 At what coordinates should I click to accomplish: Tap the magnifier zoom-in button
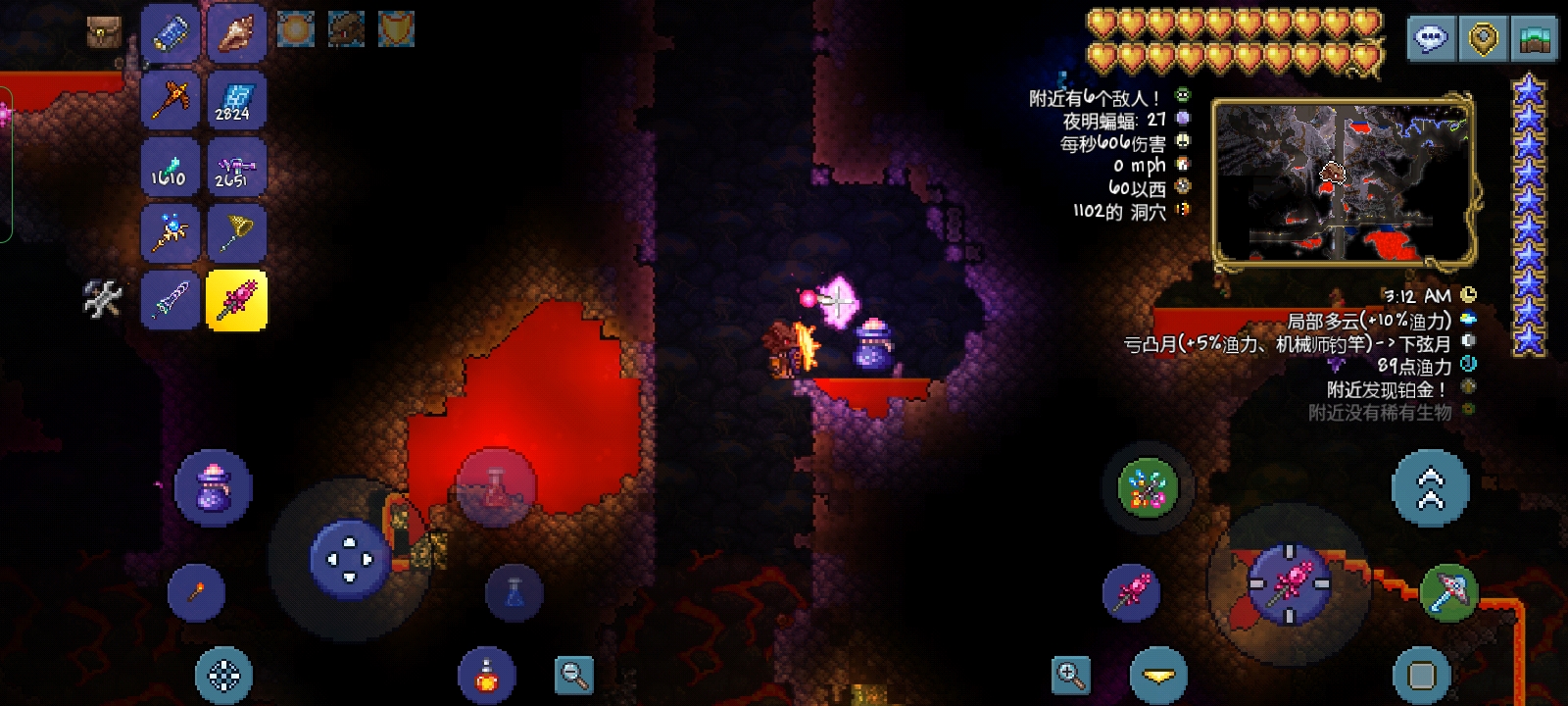click(x=1070, y=675)
